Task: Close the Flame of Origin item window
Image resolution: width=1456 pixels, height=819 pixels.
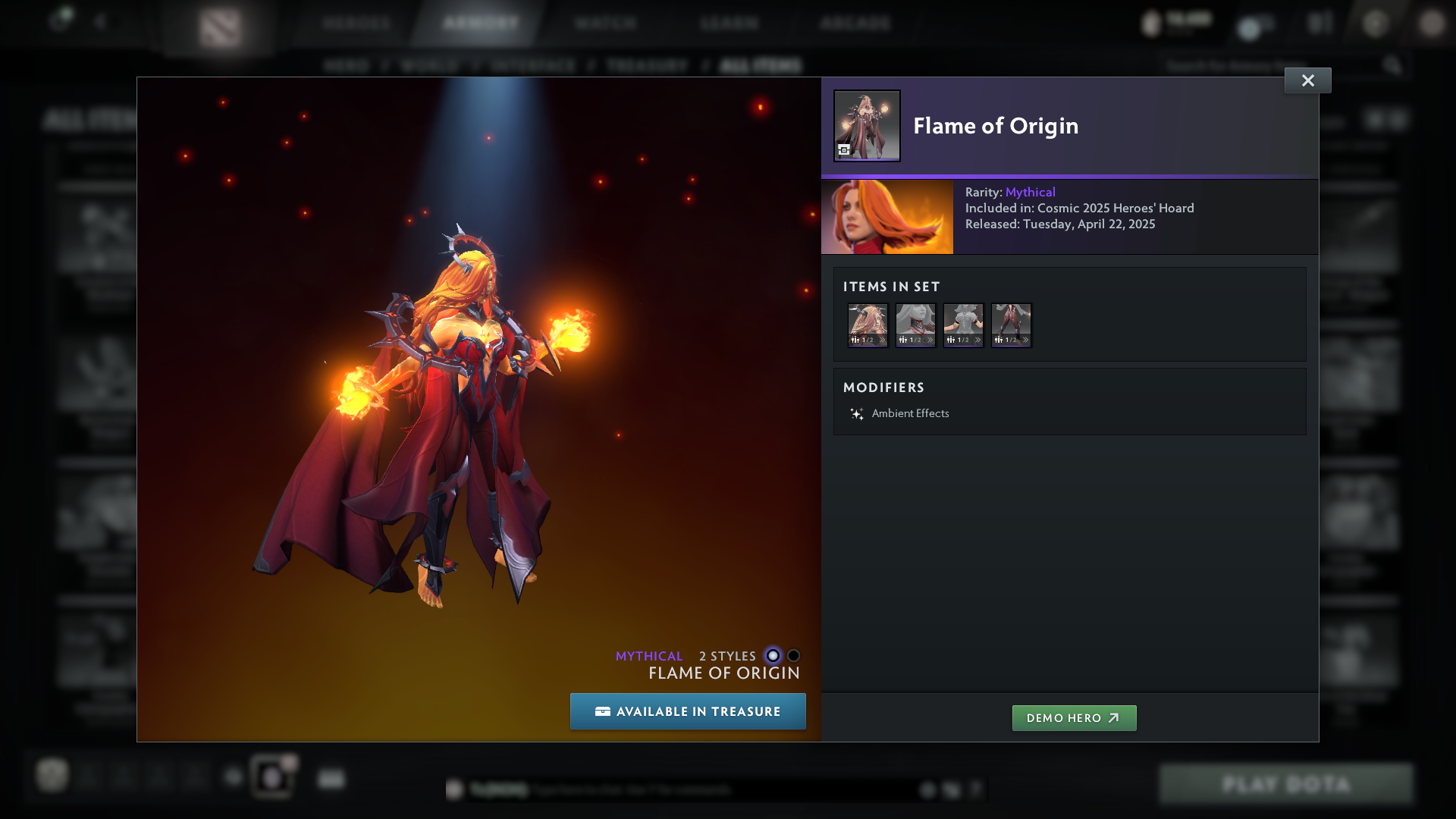Action: coord(1307,80)
